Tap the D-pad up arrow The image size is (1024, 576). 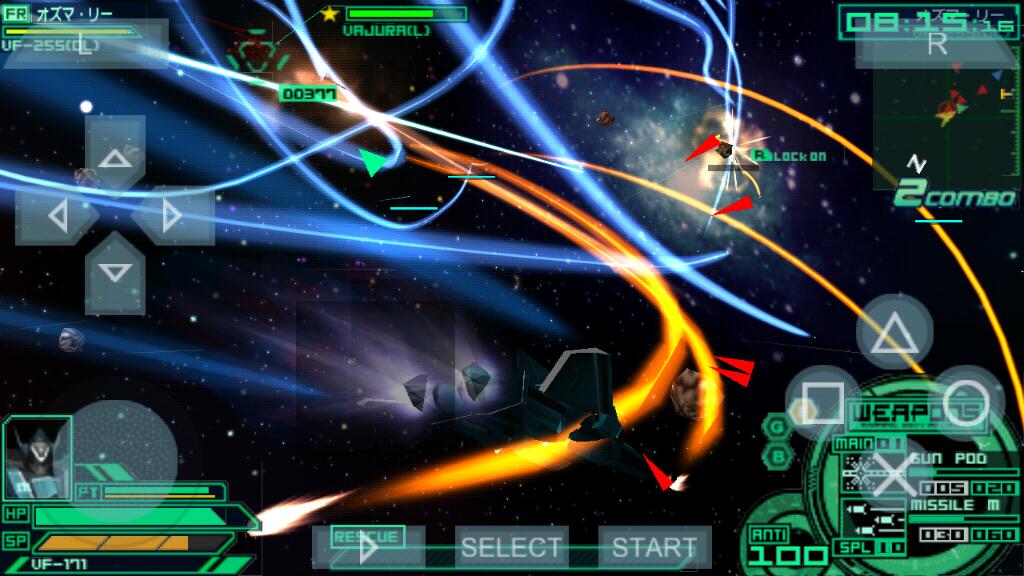click(117, 156)
